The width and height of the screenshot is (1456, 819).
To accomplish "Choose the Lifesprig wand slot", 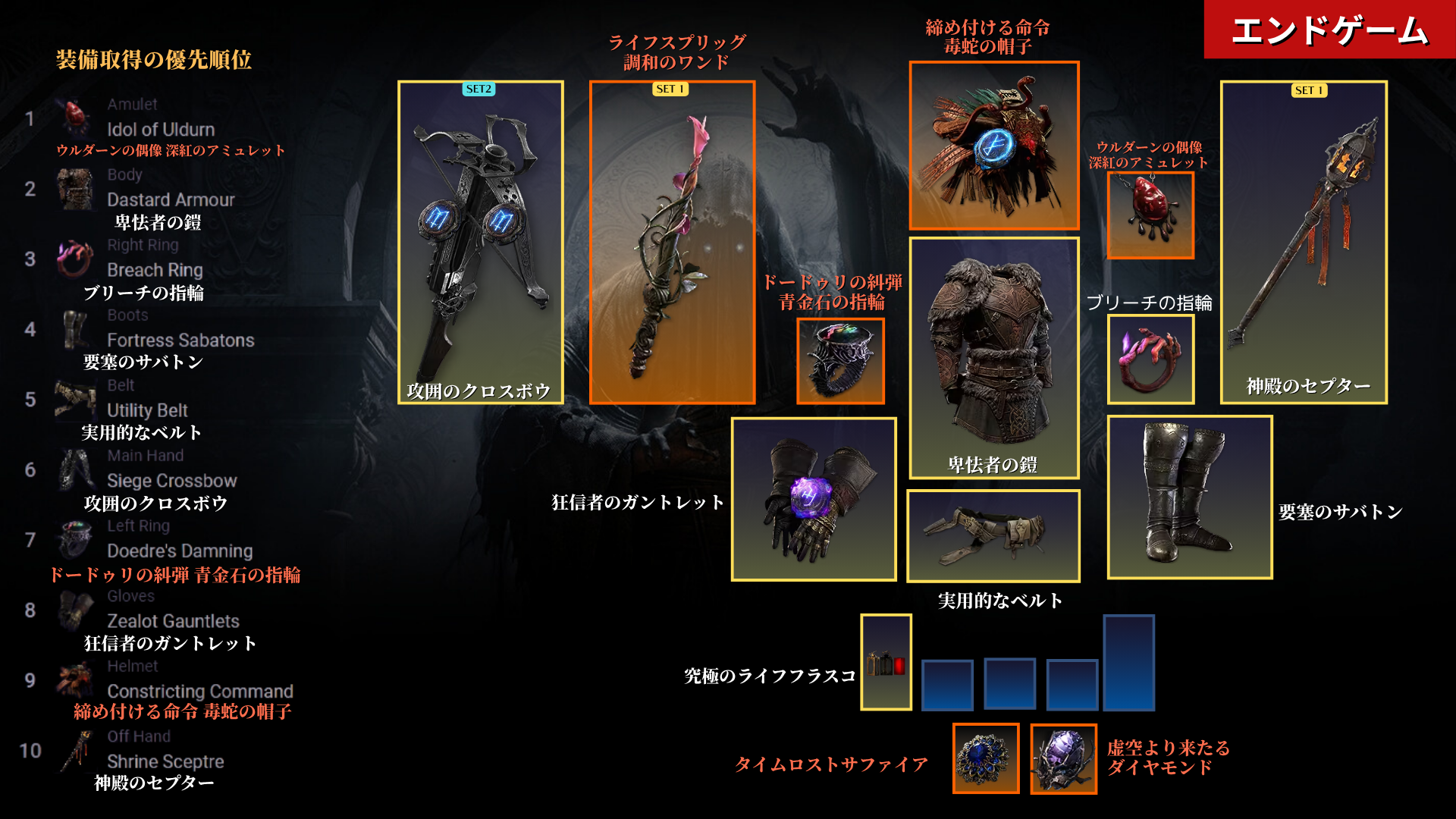I will pyautogui.click(x=672, y=242).
